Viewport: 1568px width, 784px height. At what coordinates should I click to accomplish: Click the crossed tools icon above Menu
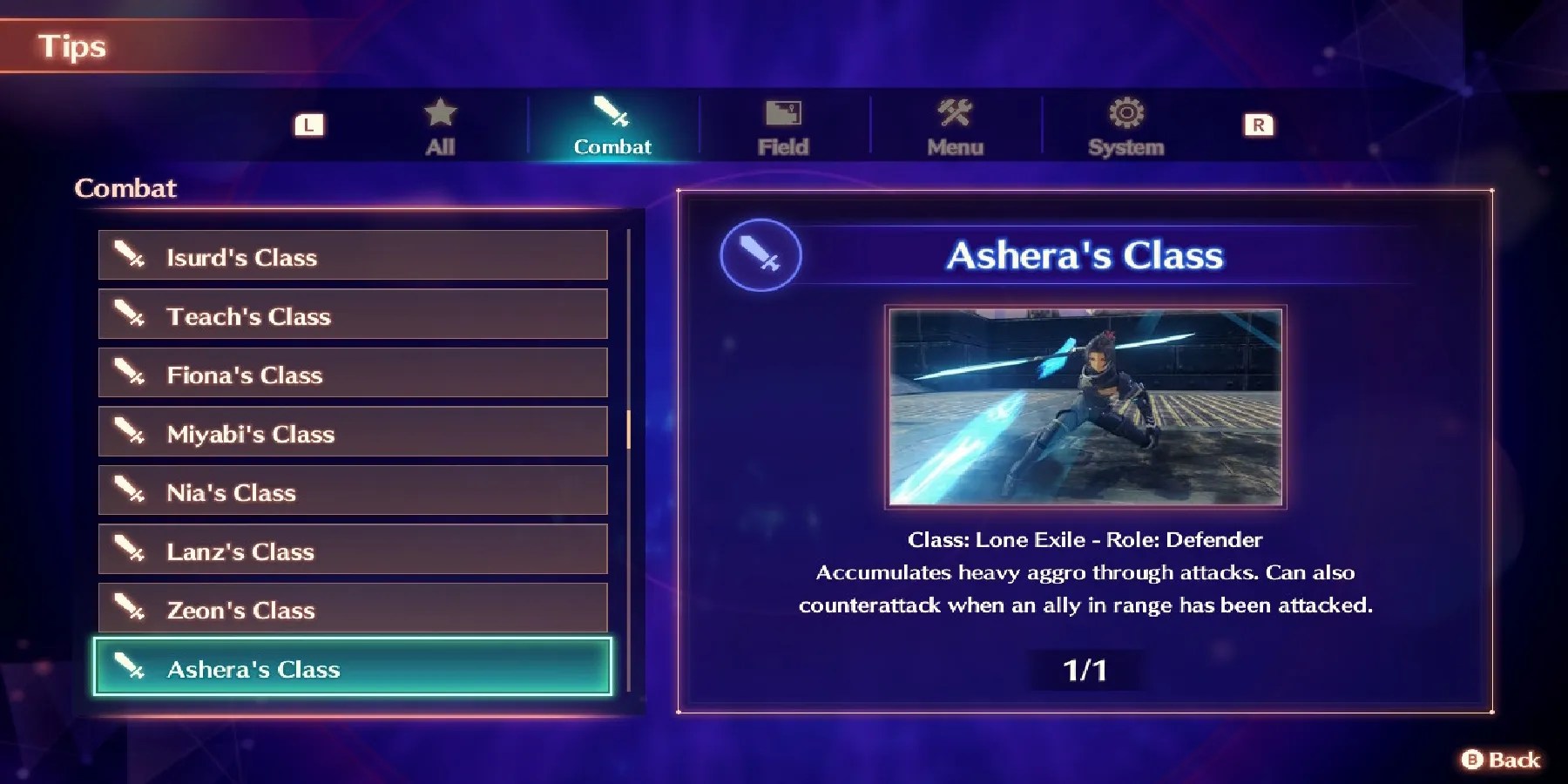(x=955, y=112)
